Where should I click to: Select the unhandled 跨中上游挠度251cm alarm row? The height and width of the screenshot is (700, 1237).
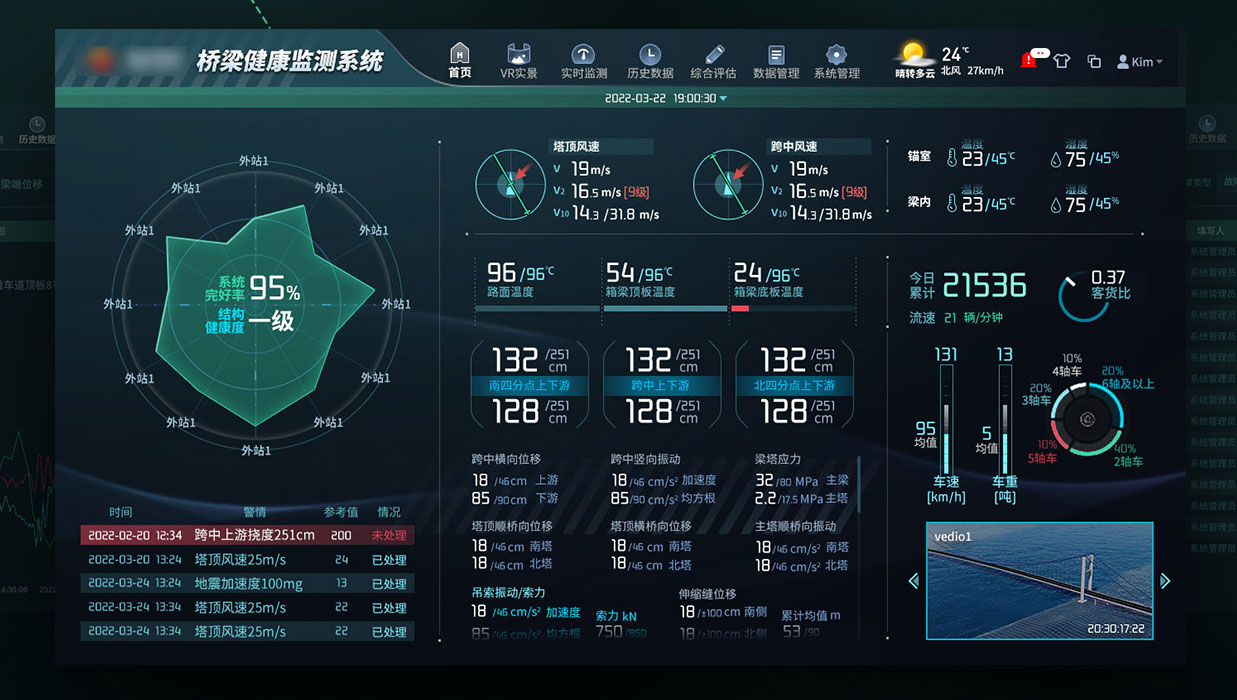click(247, 535)
